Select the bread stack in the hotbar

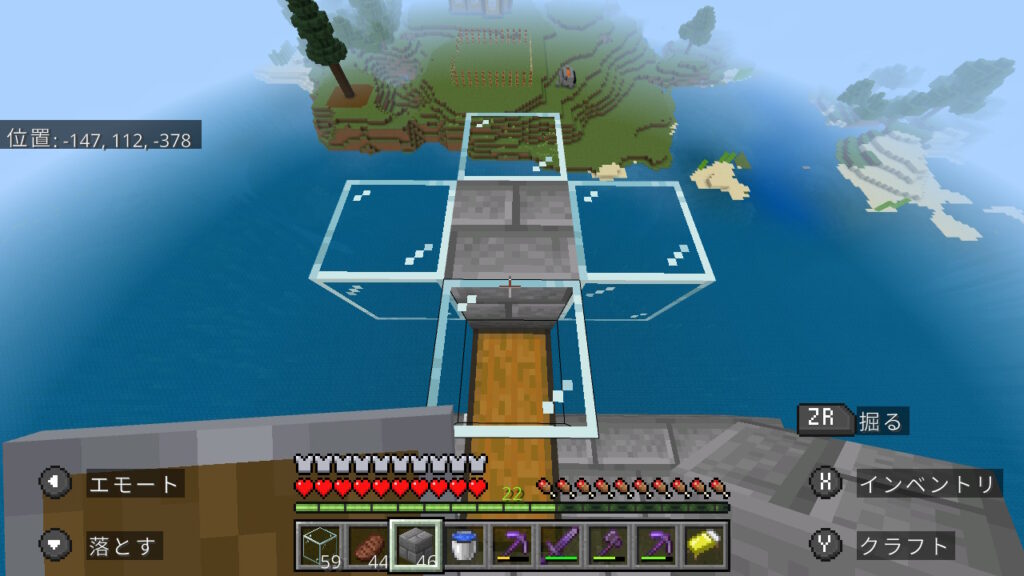pos(368,545)
